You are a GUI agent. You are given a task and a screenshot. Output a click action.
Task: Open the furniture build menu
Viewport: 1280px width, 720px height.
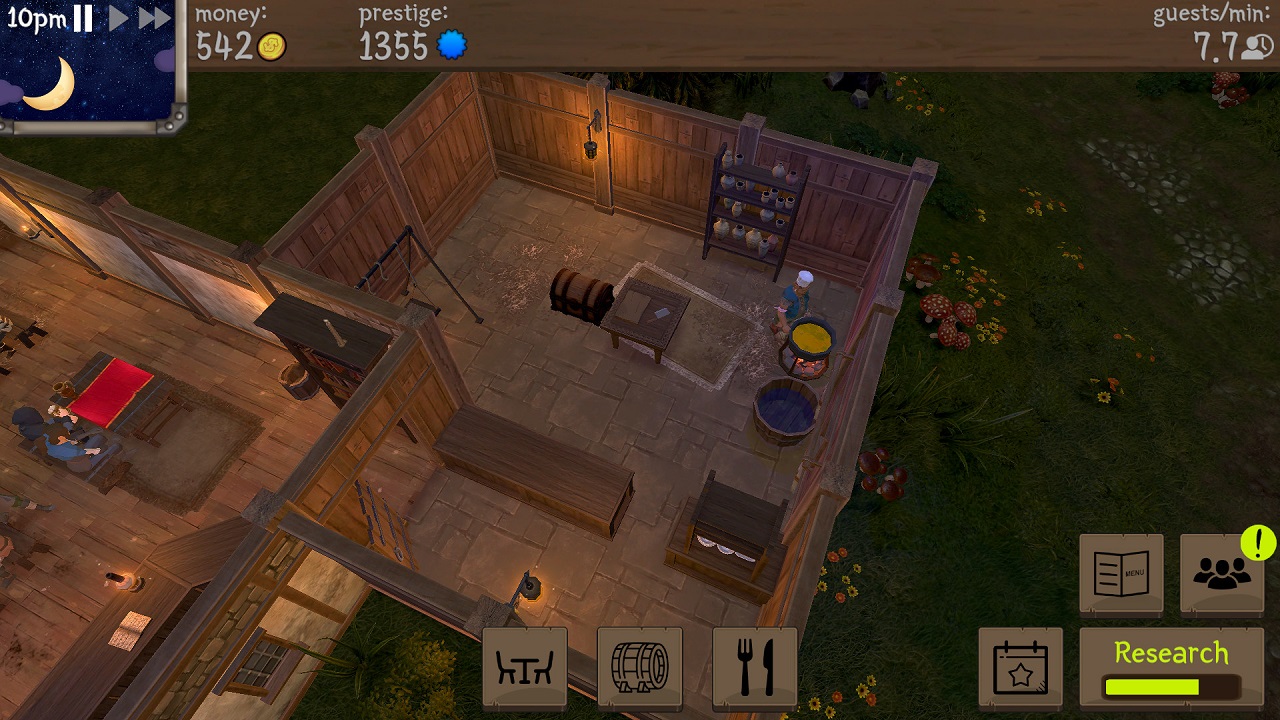[x=525, y=667]
